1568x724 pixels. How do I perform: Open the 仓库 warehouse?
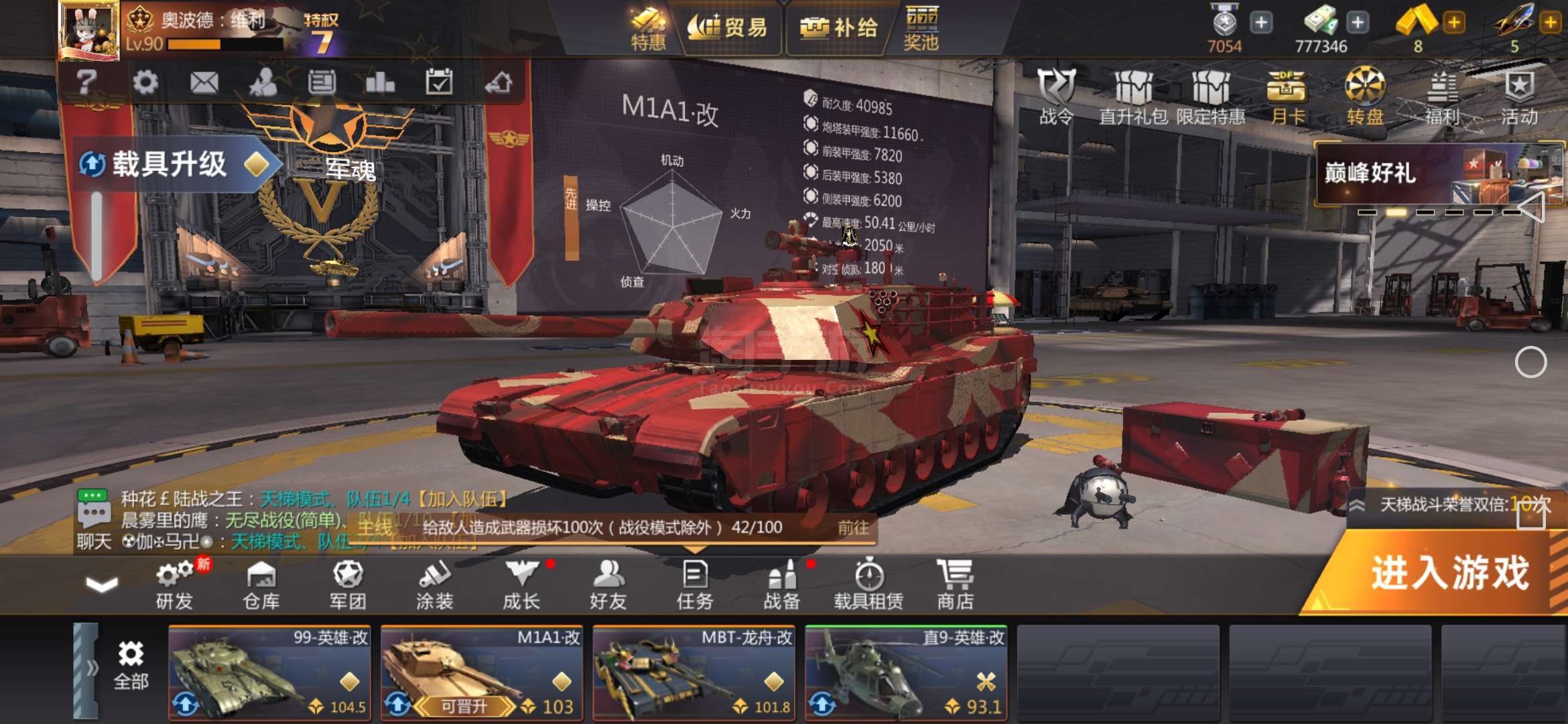click(261, 585)
